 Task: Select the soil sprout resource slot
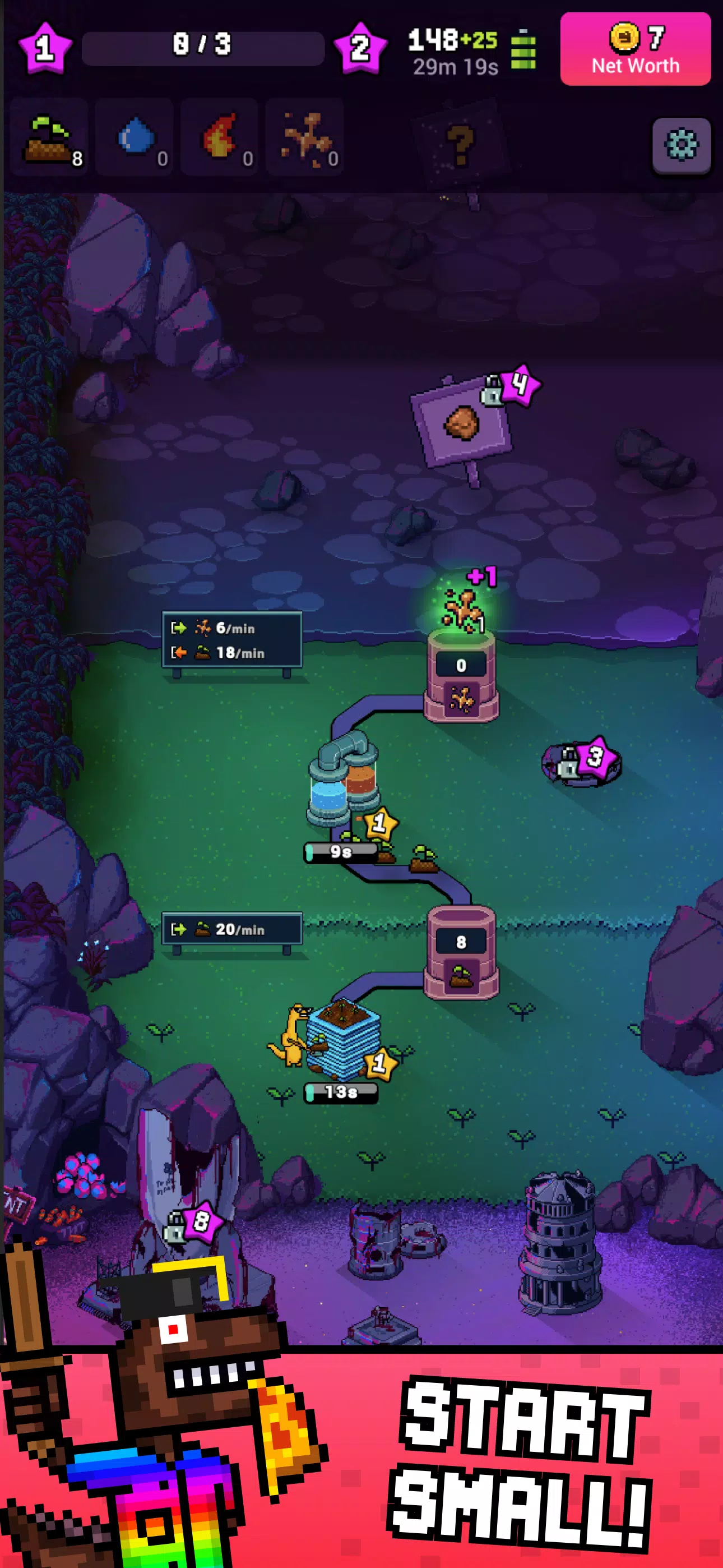coord(50,138)
